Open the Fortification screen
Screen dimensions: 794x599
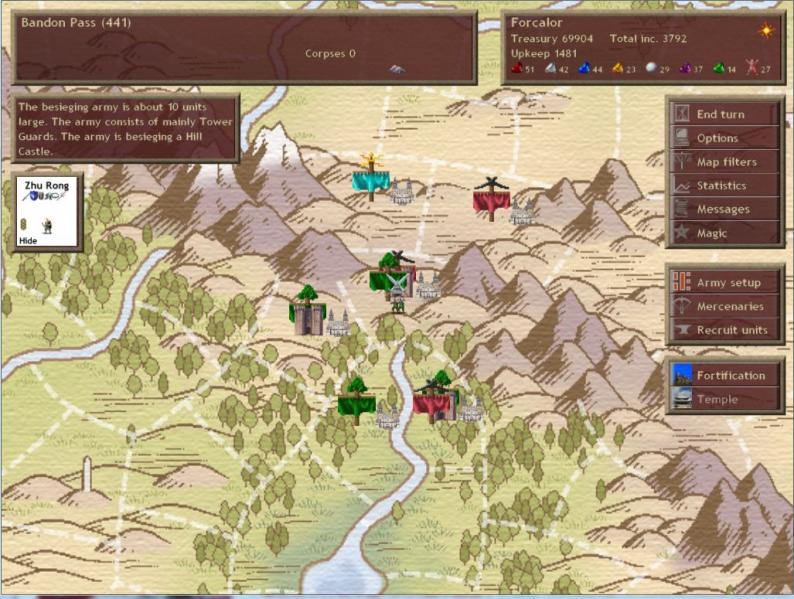[724, 375]
